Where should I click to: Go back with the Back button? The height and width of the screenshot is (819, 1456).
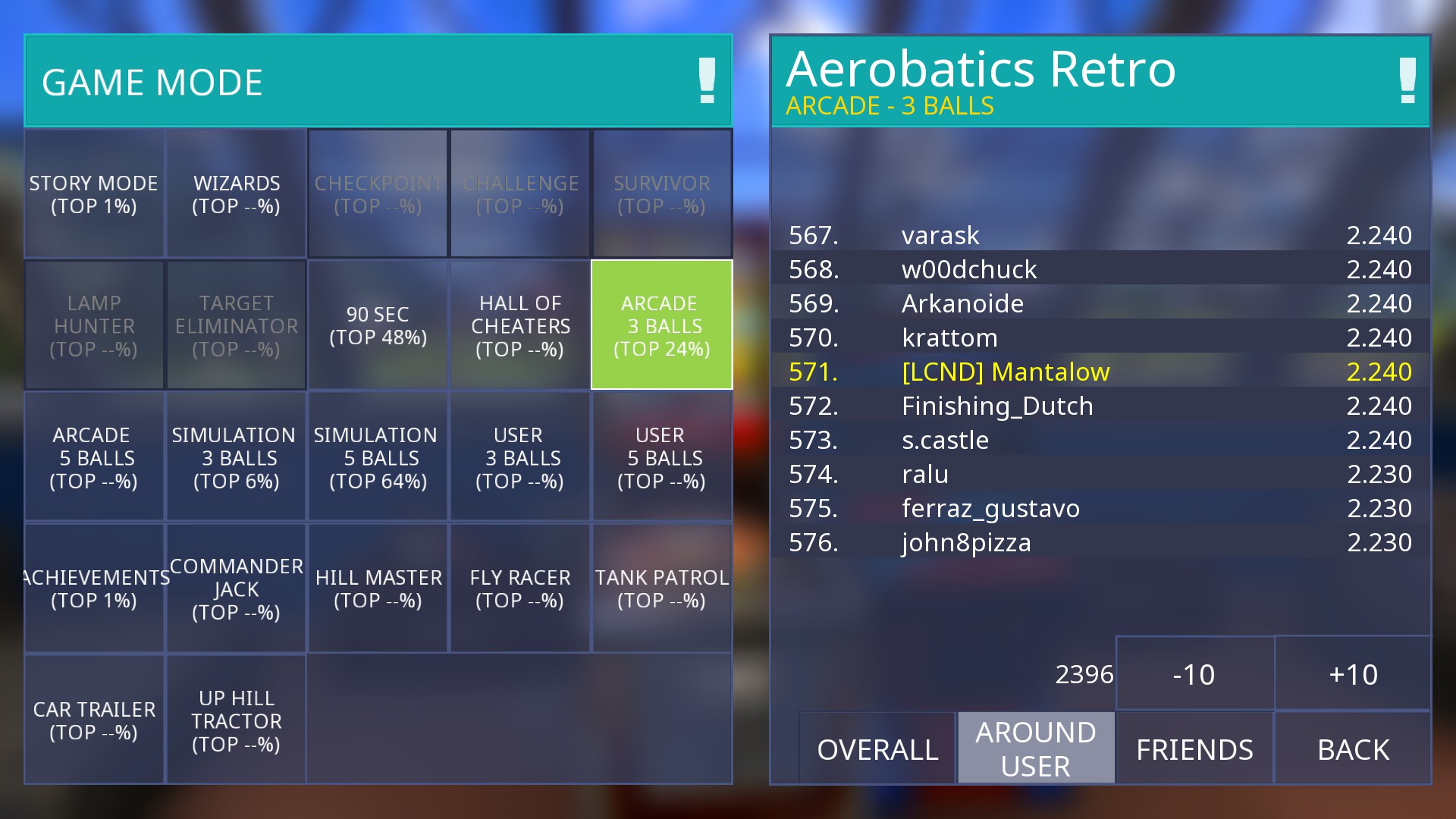1353,748
